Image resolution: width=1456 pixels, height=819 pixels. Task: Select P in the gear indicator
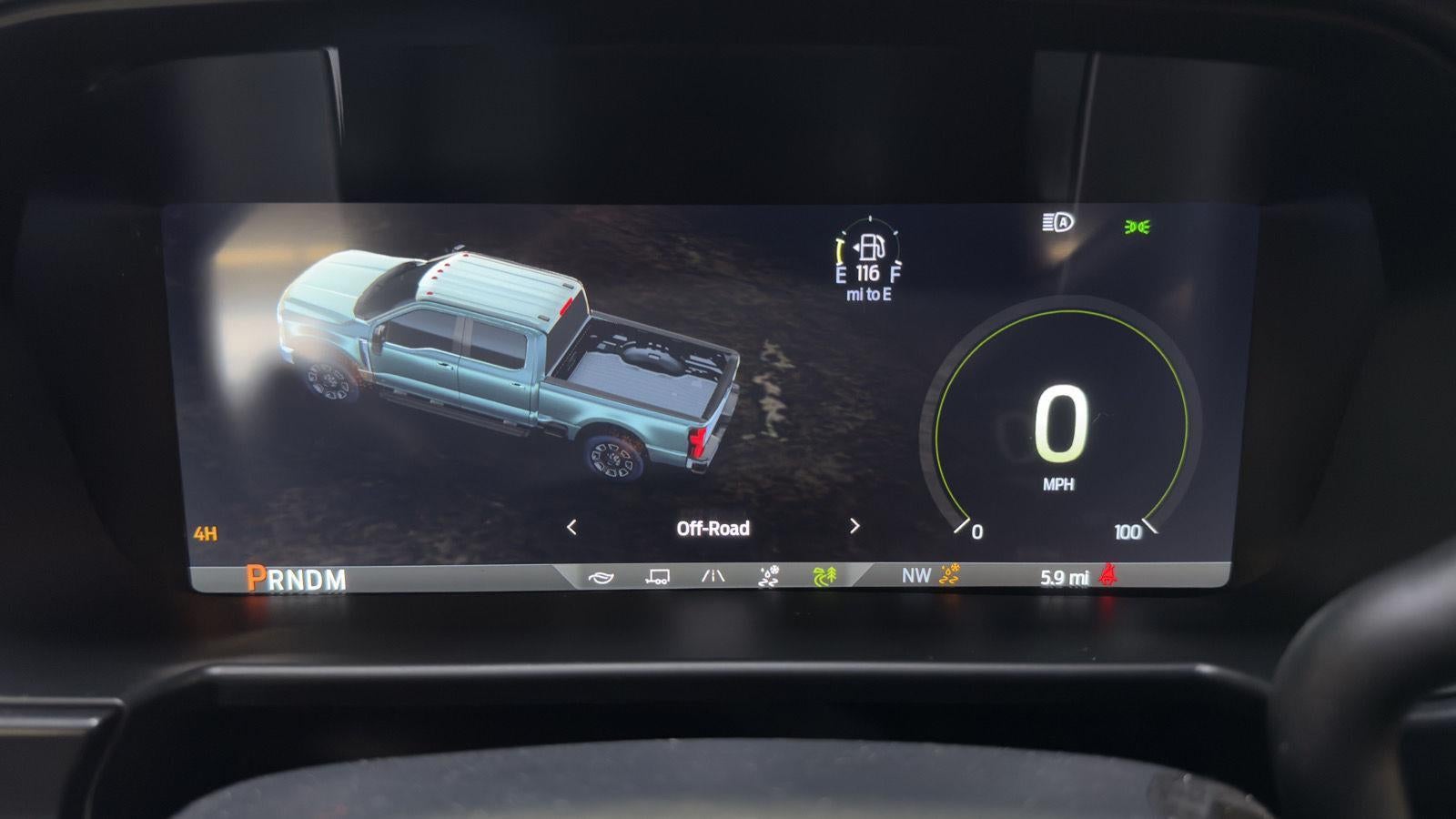(x=255, y=575)
